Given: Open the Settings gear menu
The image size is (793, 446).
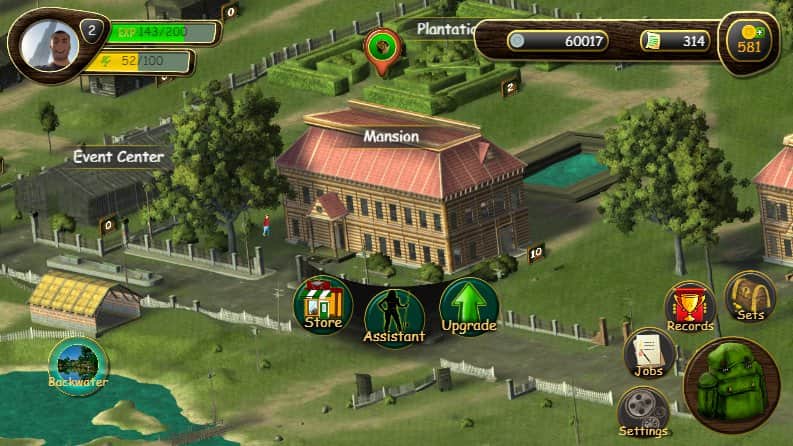Looking at the screenshot, I should click(643, 412).
